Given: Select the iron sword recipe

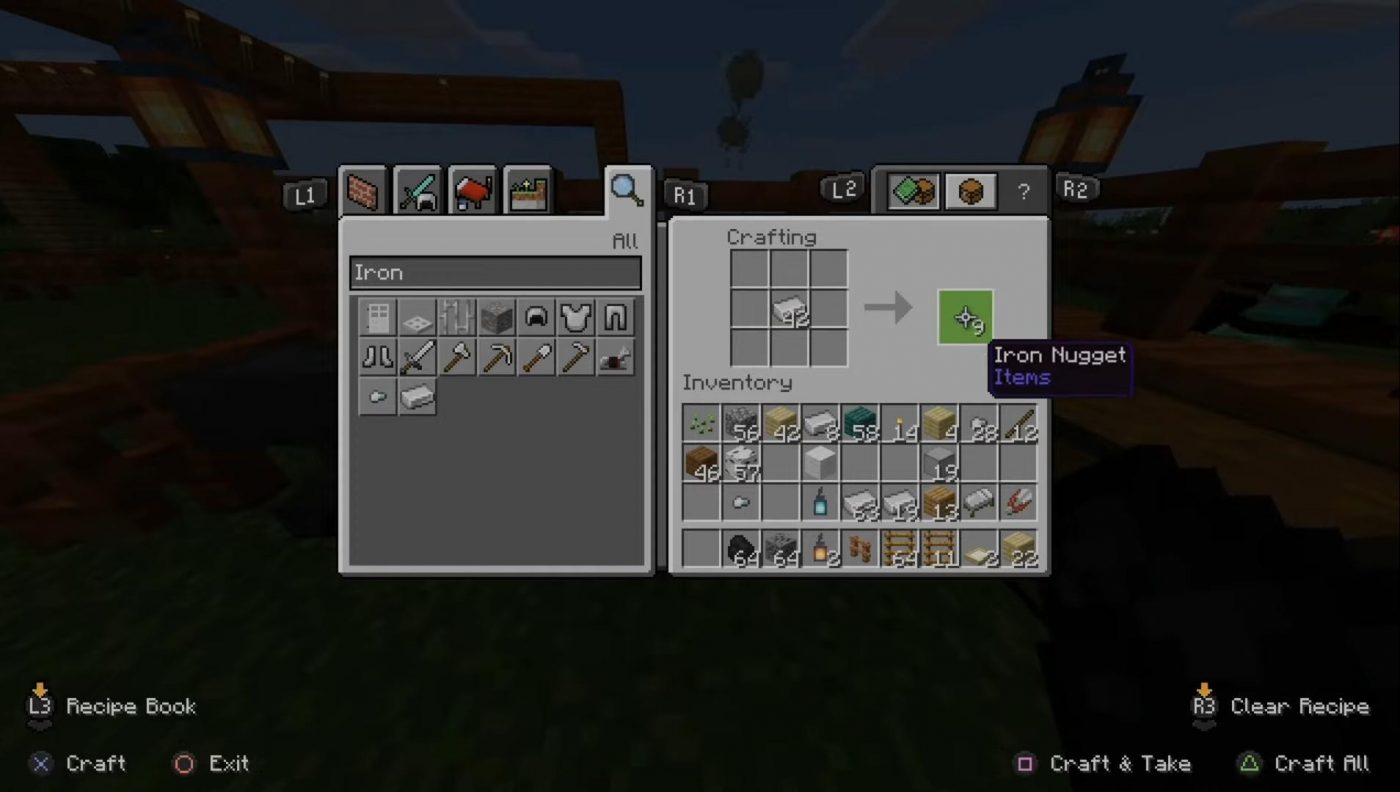Looking at the screenshot, I should [x=417, y=357].
